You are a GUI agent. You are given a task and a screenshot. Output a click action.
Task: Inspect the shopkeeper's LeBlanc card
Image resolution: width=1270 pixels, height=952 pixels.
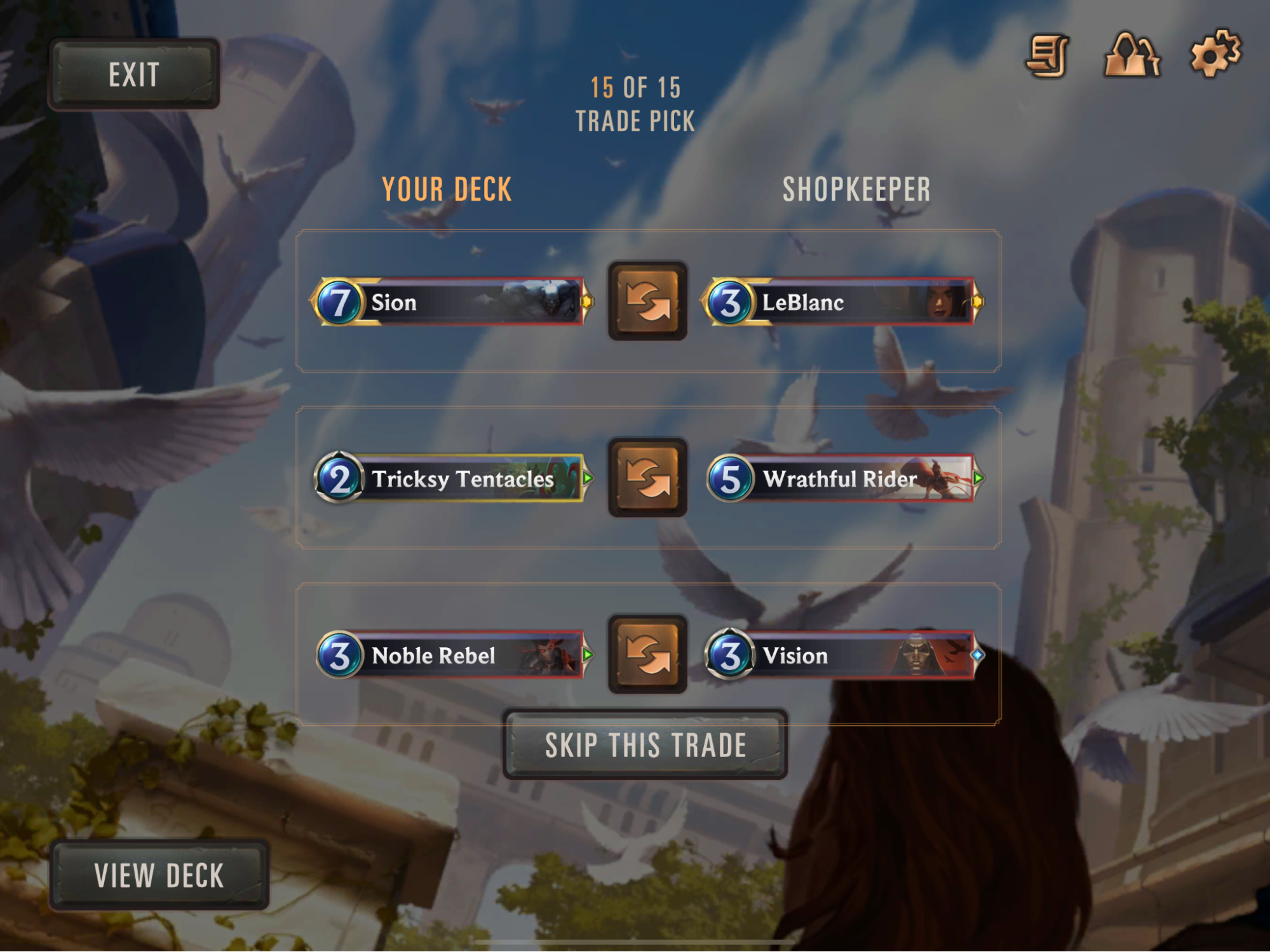tap(842, 302)
